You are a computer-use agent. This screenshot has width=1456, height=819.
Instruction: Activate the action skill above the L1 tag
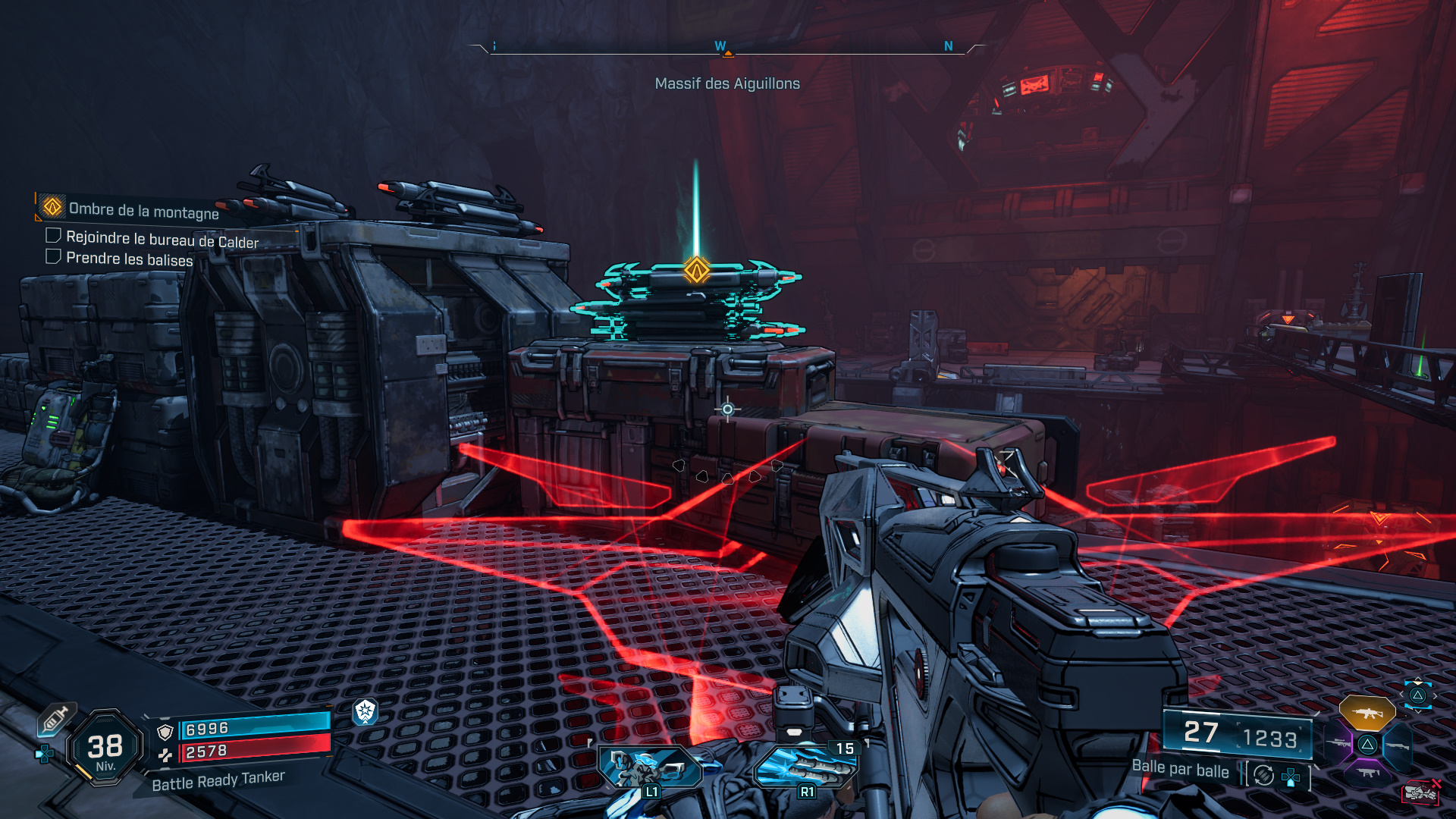click(650, 767)
